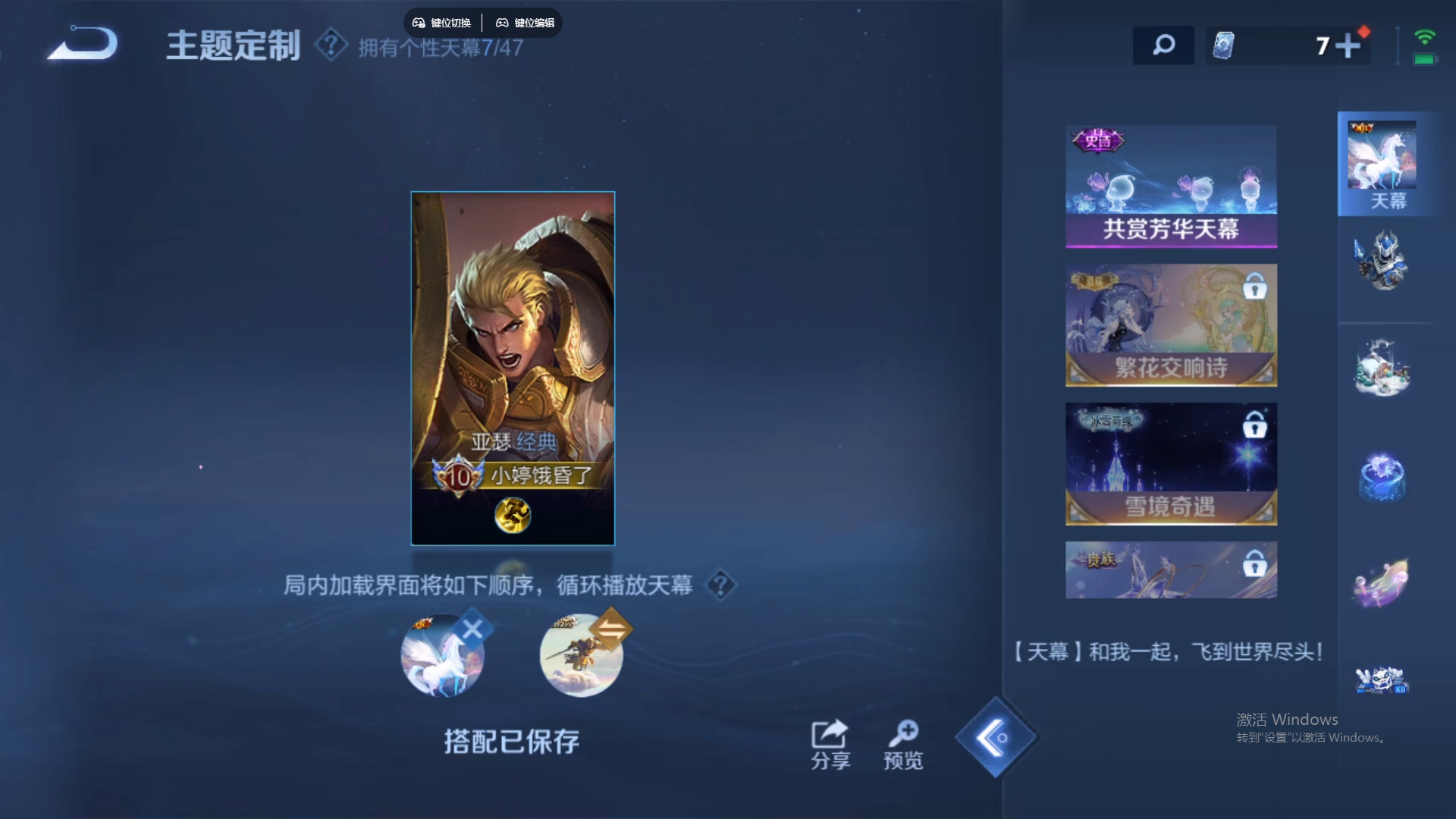Click the back arrow at top left
Image resolution: width=1456 pixels, height=819 pixels.
(81, 44)
